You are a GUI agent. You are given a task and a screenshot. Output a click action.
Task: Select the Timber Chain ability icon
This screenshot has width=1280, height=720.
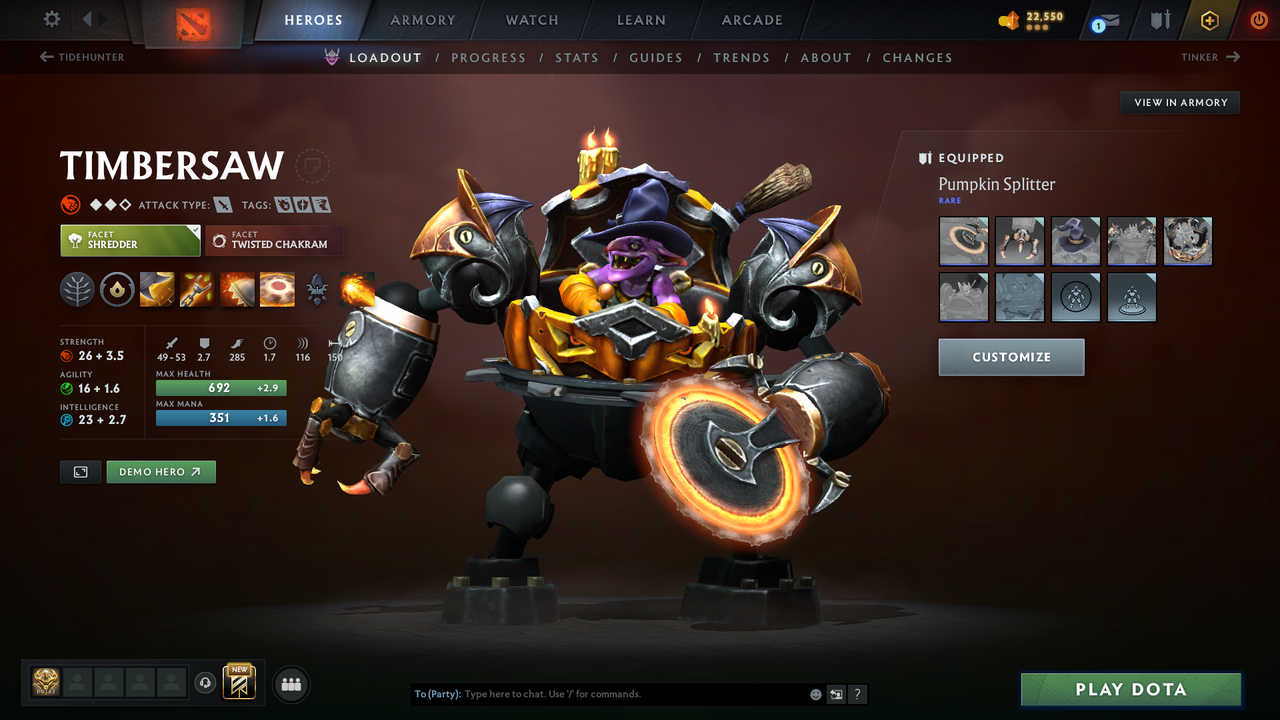coord(197,290)
